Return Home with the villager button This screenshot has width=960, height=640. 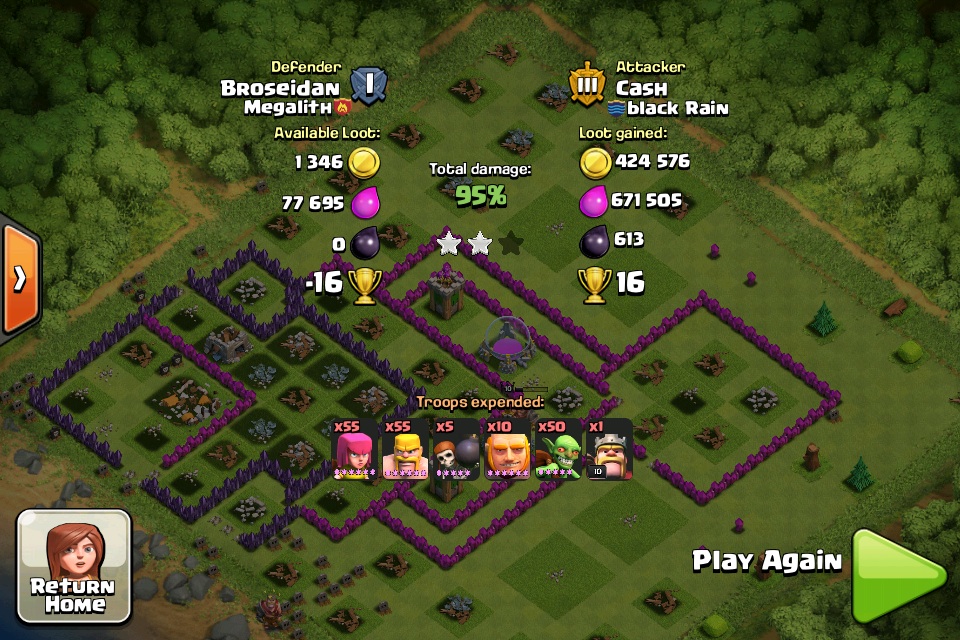pos(74,565)
